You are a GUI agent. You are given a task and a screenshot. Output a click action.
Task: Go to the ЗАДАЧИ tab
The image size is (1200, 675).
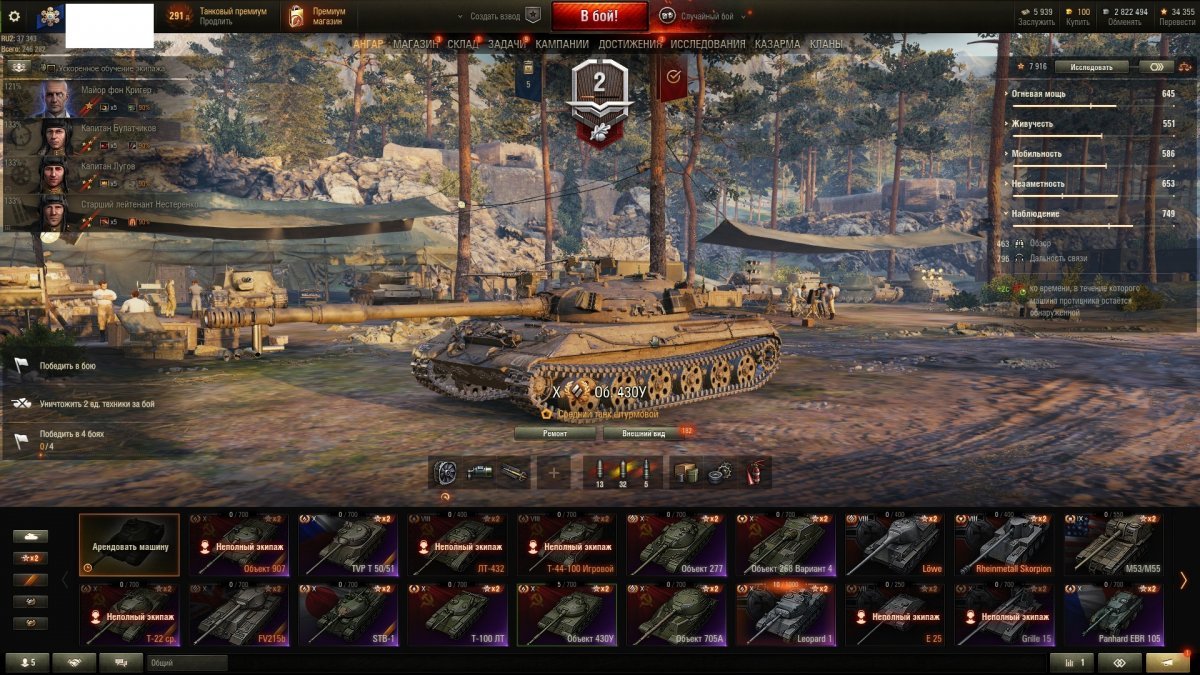point(507,44)
